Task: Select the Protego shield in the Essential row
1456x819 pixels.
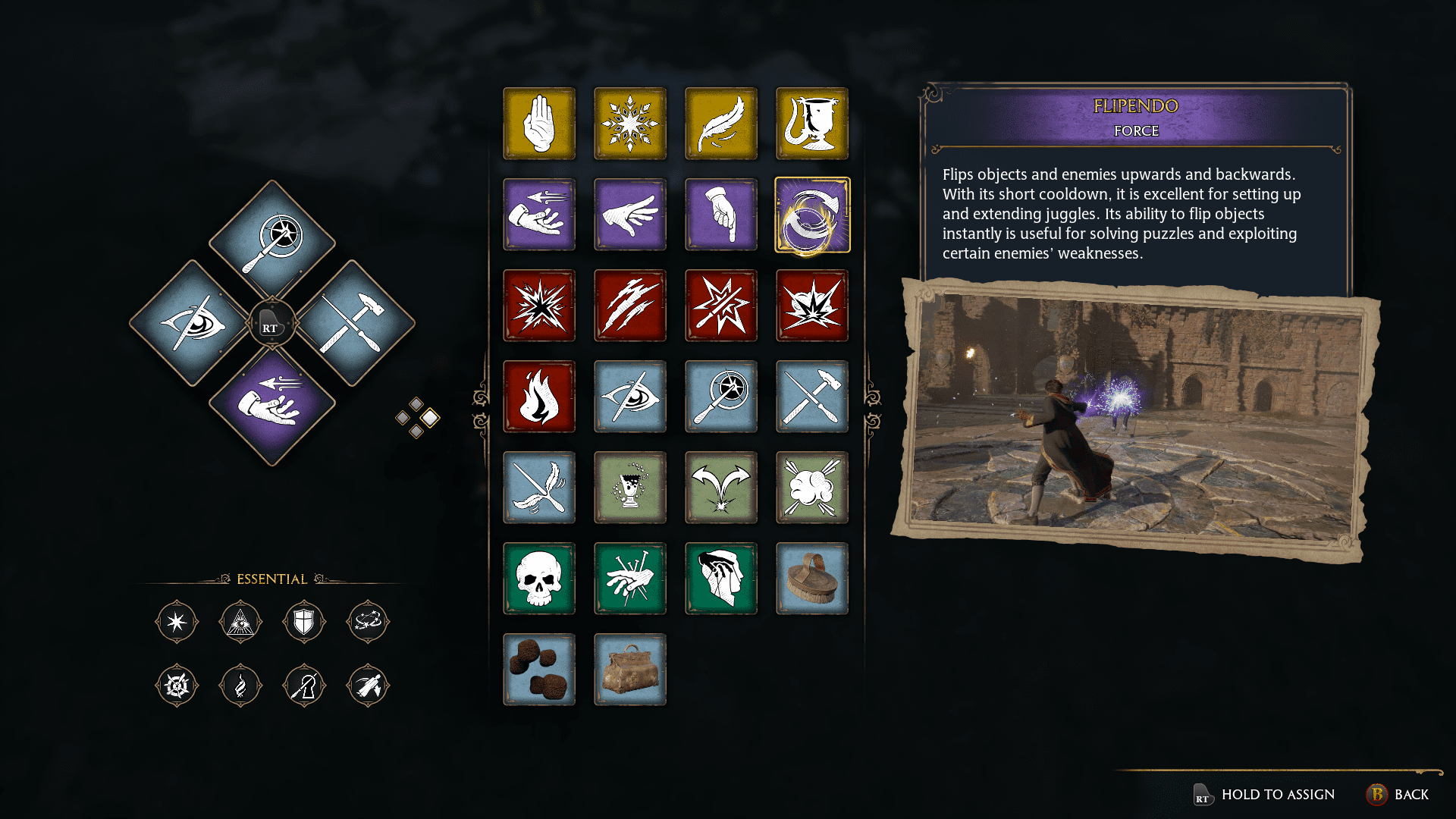Action: click(304, 621)
